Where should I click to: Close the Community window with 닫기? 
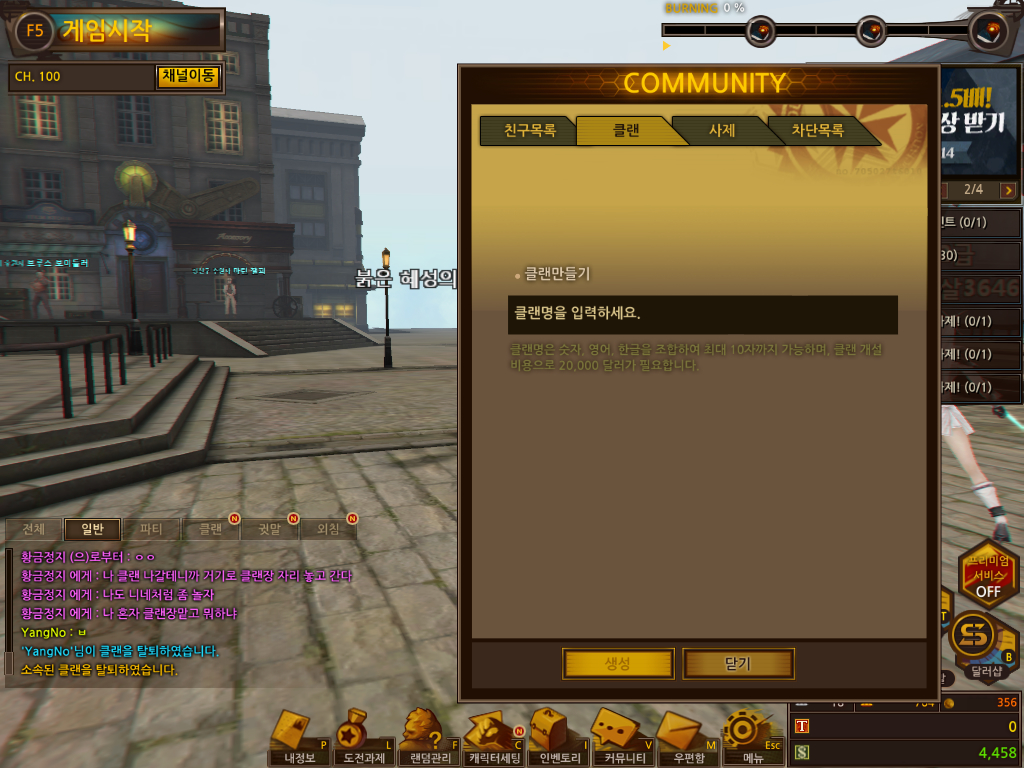737,663
